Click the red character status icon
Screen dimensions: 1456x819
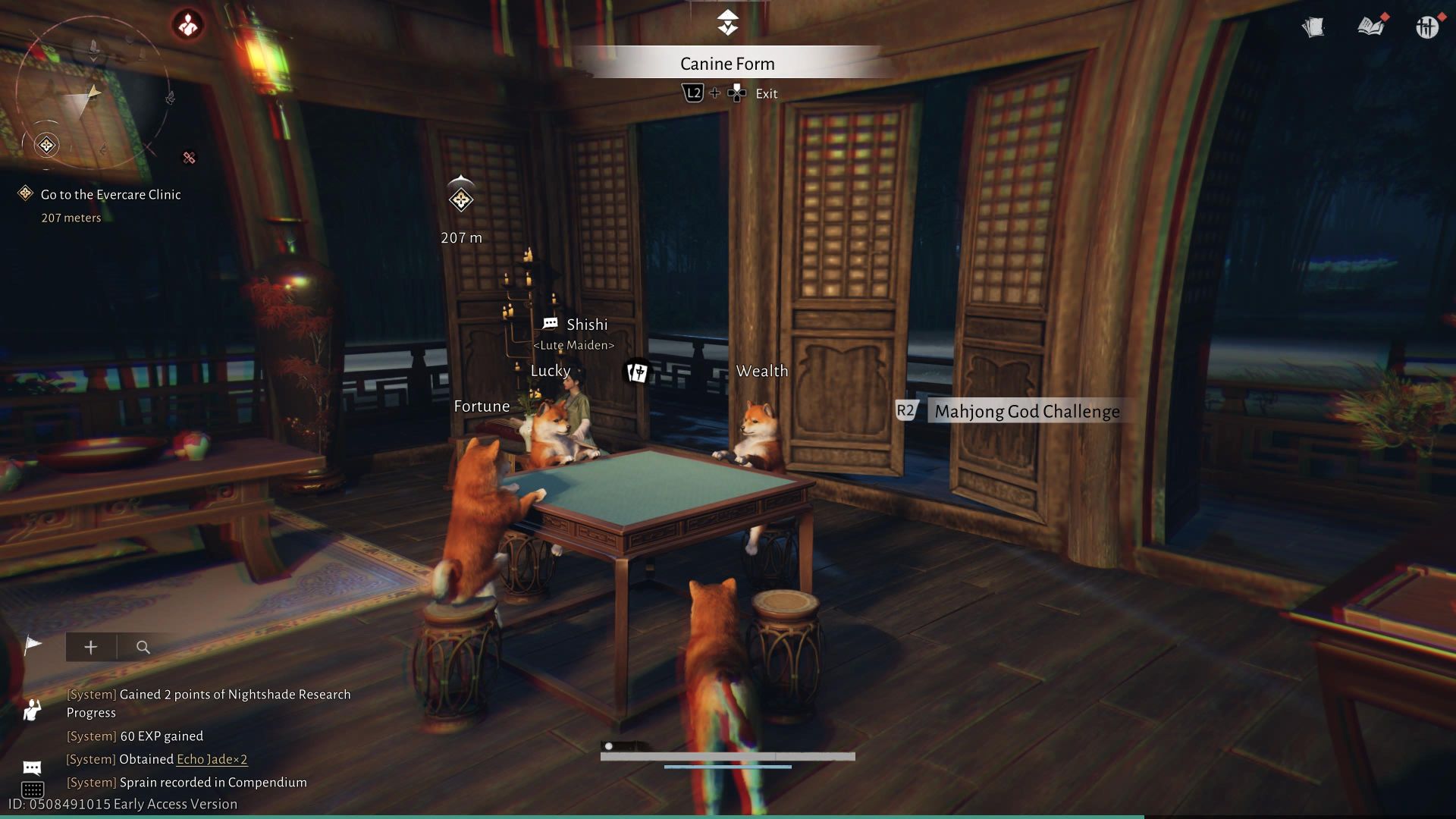coord(187,25)
